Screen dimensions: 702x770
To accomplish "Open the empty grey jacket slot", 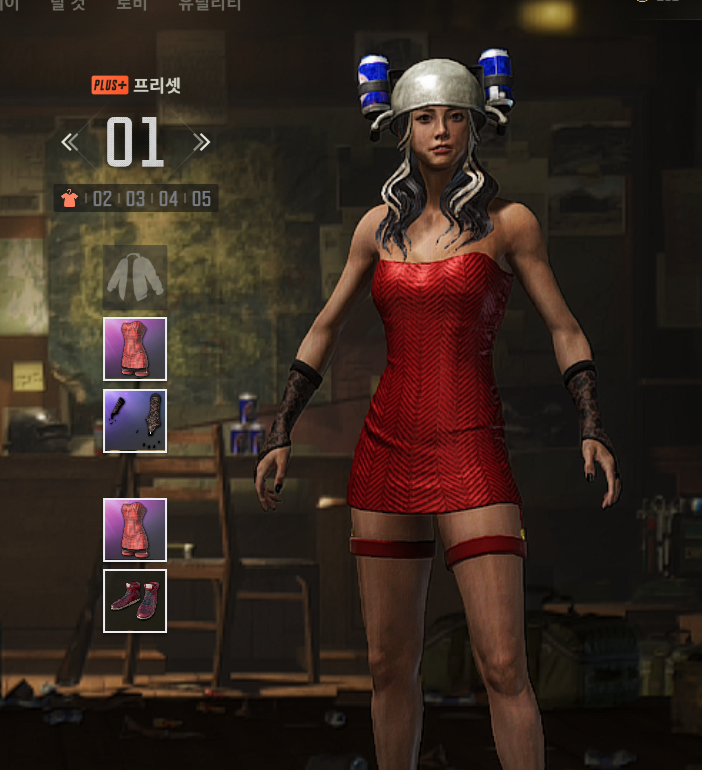I will [x=135, y=277].
